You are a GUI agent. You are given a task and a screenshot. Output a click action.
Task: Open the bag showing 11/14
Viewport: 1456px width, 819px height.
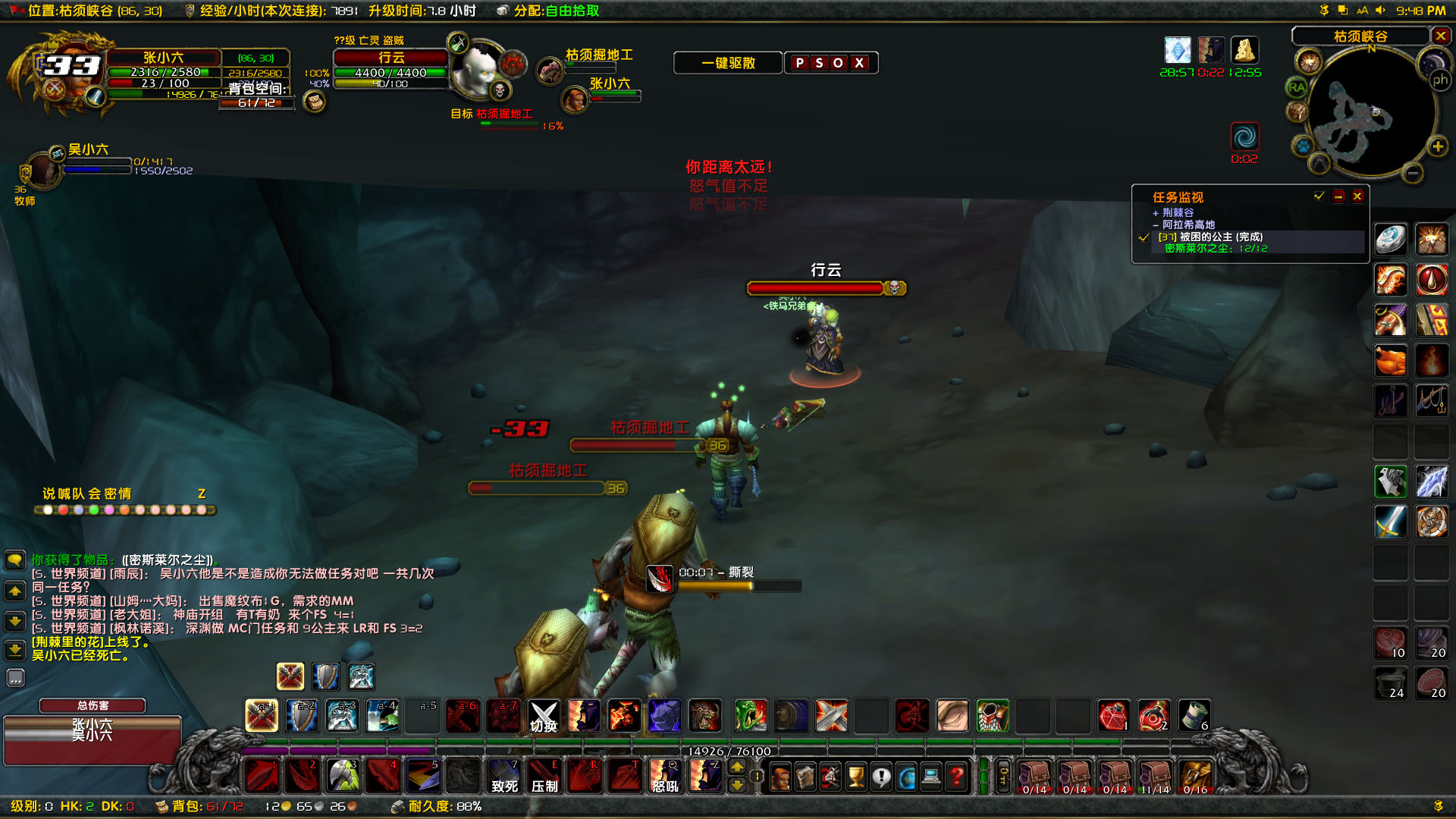[x=1156, y=775]
